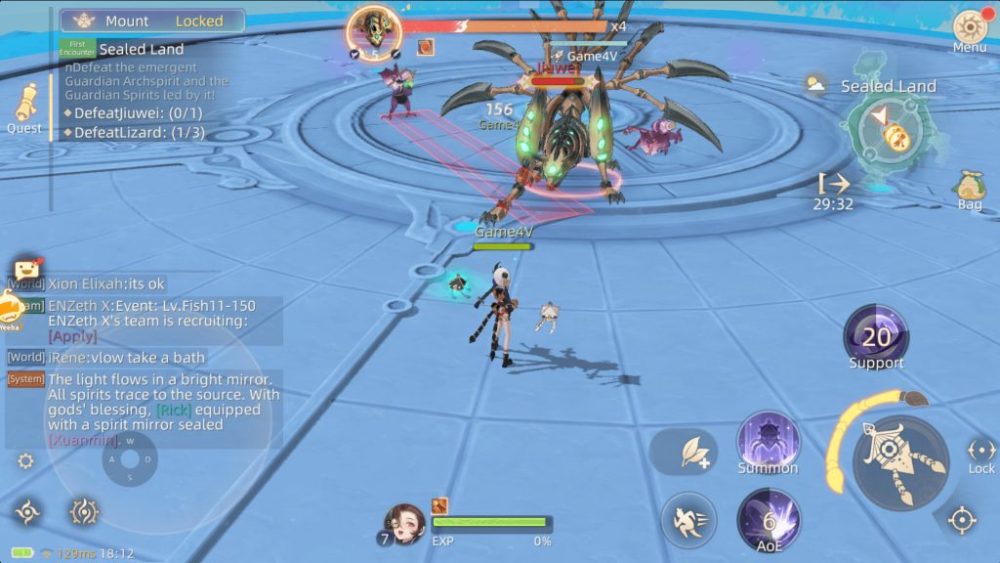The image size is (1000, 563).
Task: Cast the AoE skill
Action: point(768,520)
